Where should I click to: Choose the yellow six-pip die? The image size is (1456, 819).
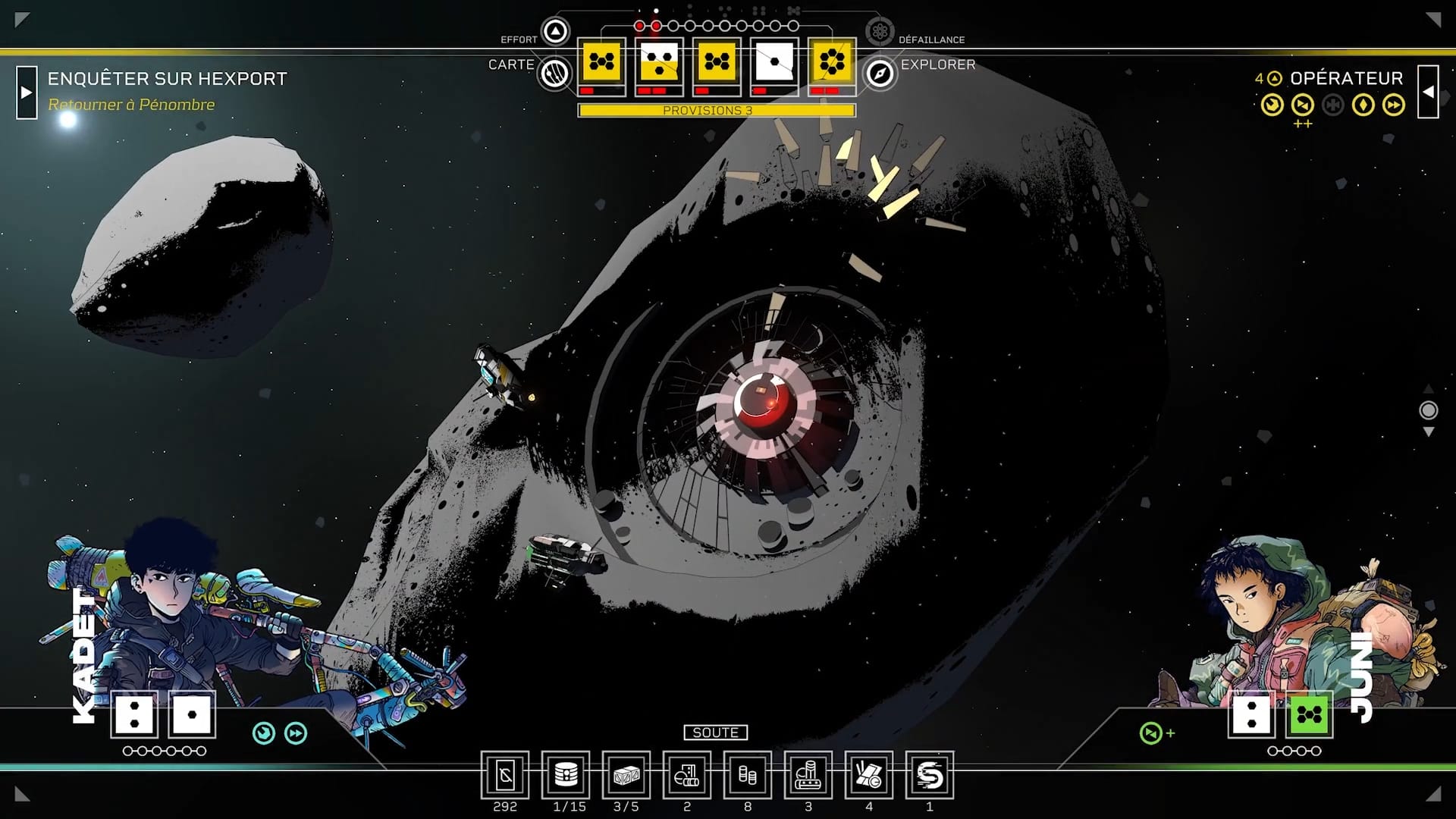832,62
